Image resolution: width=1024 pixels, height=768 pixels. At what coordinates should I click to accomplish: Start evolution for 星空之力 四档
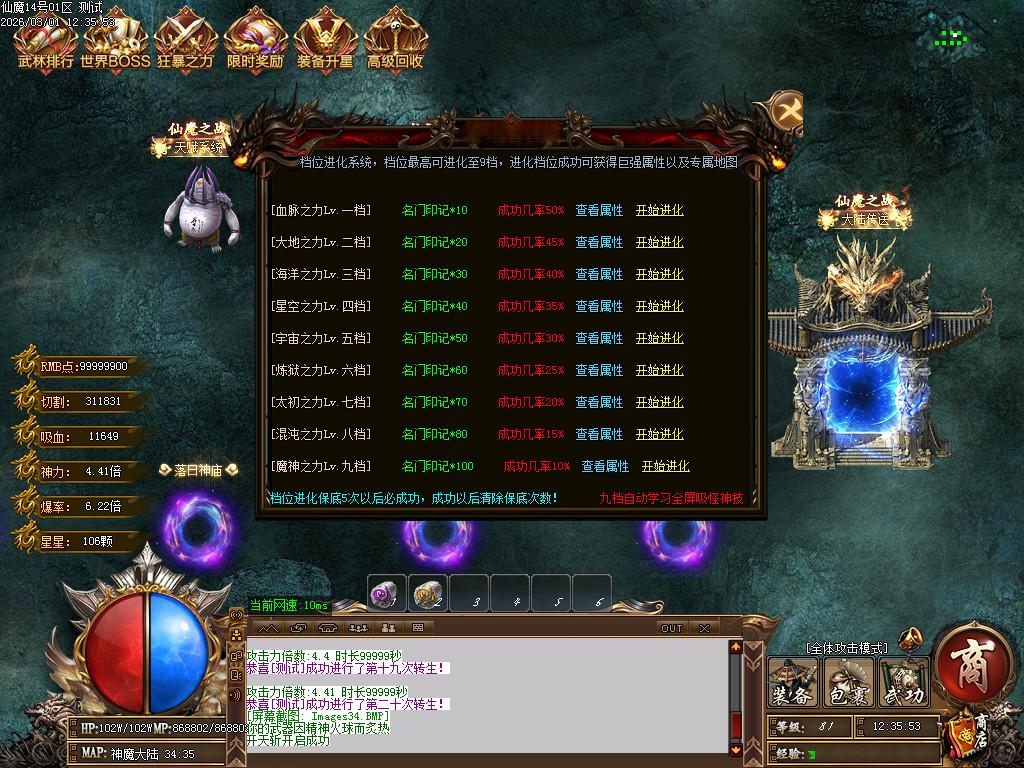click(660, 307)
